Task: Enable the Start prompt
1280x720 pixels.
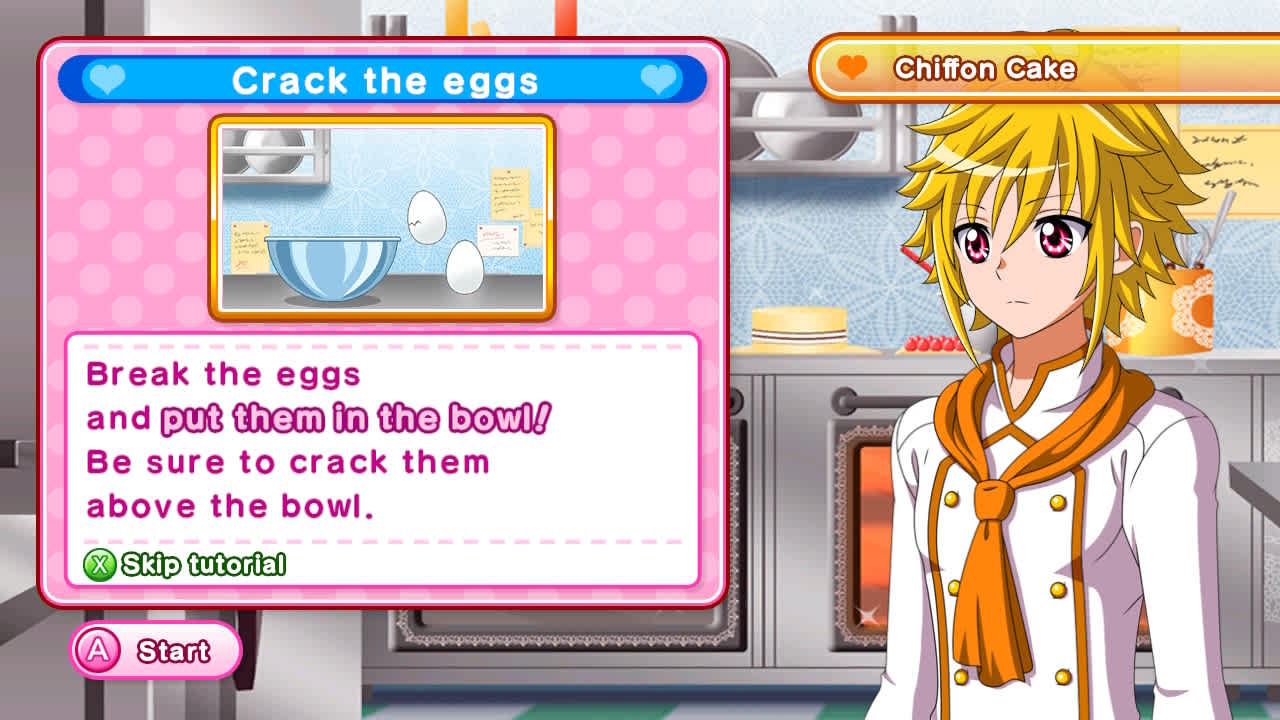Action: point(155,650)
